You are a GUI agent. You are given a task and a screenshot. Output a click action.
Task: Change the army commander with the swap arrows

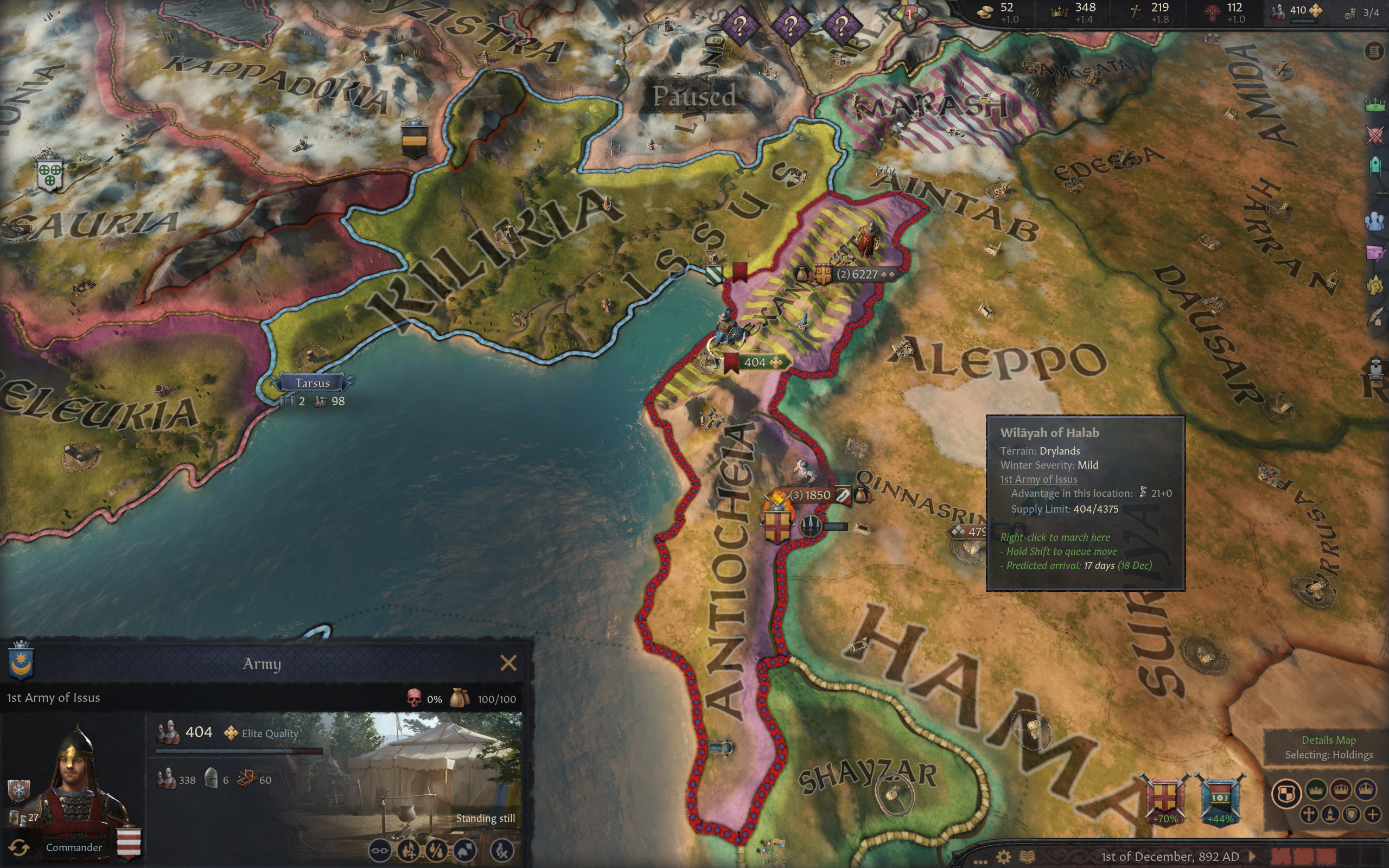coord(19,847)
